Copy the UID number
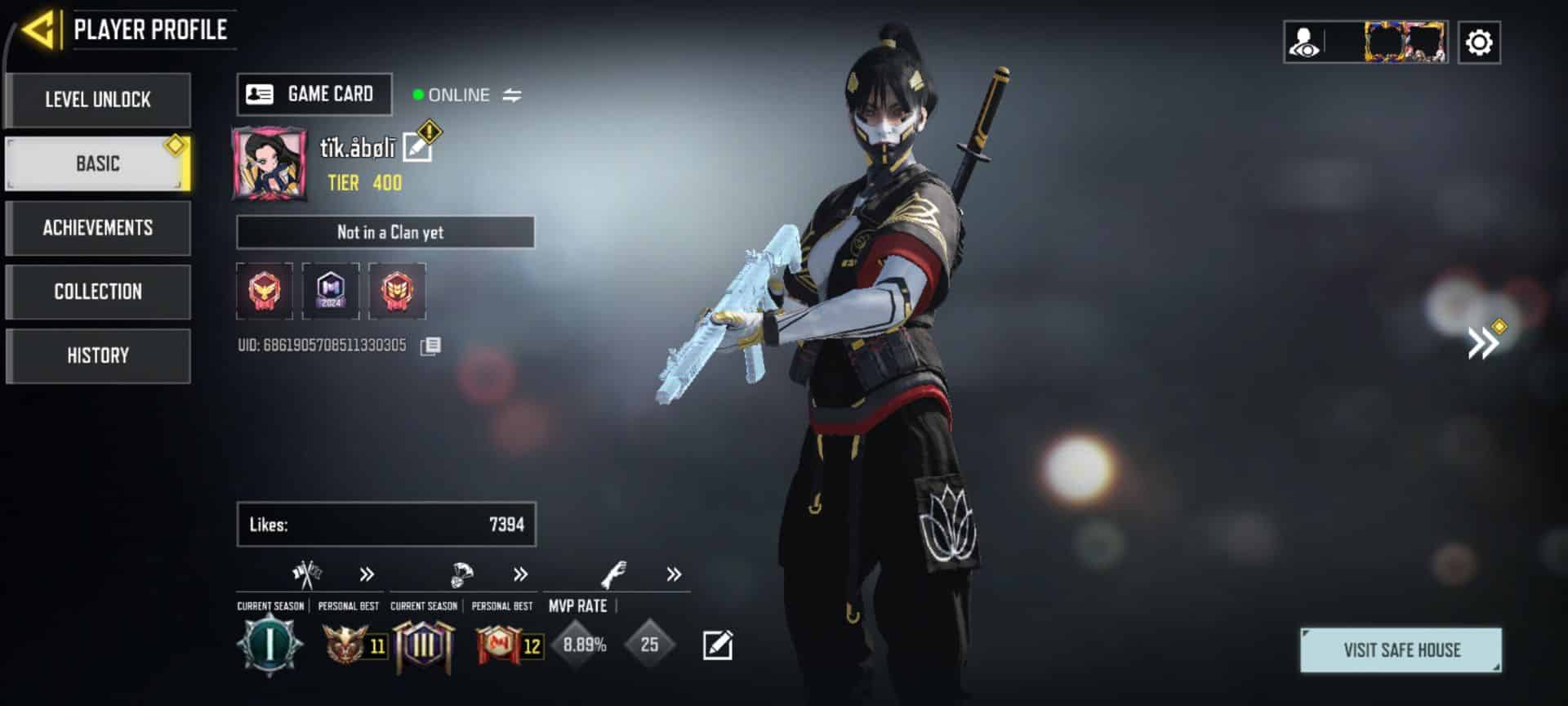The width and height of the screenshot is (1568, 706). click(x=430, y=346)
